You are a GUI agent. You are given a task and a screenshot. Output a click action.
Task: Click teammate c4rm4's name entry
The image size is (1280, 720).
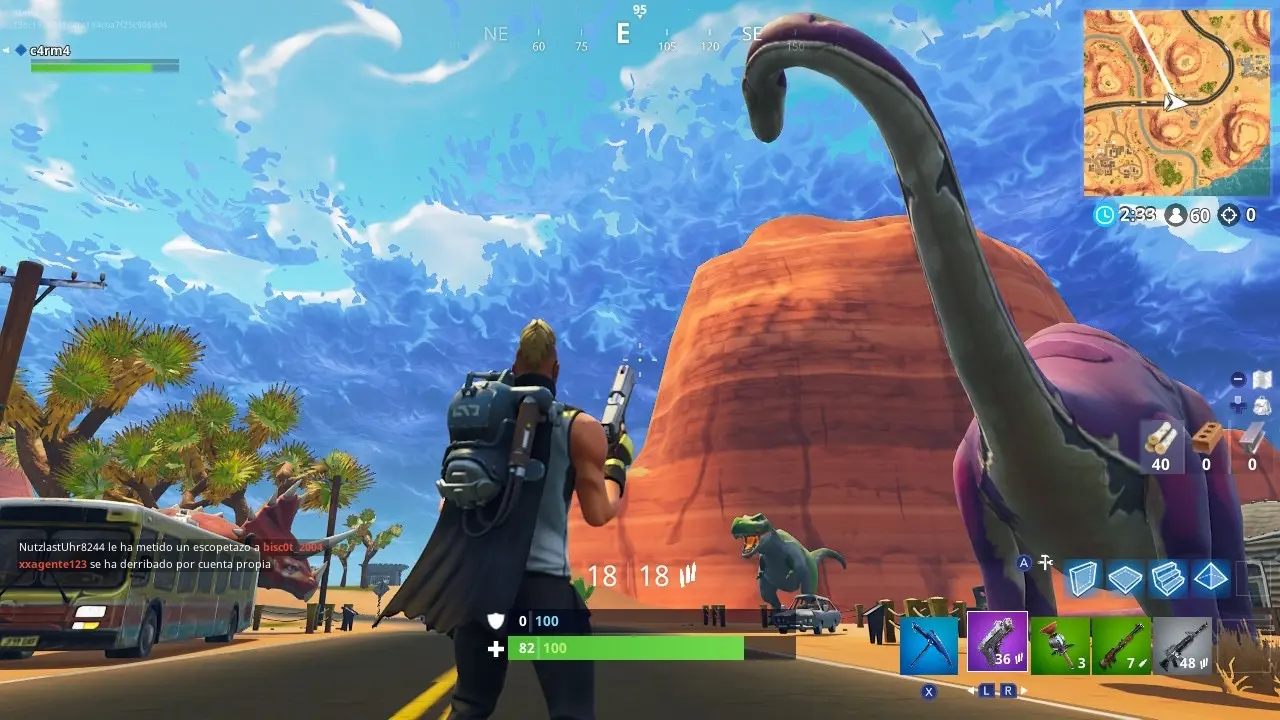click(50, 50)
